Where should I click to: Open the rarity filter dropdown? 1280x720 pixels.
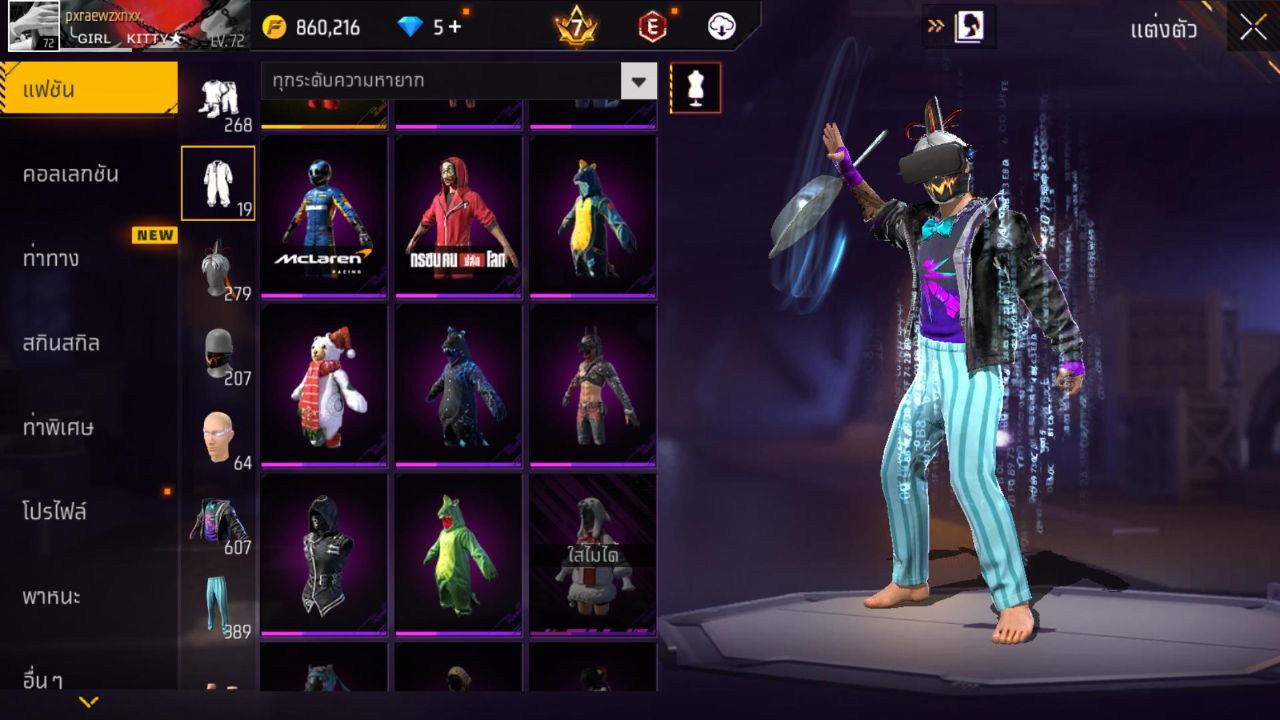coord(637,80)
